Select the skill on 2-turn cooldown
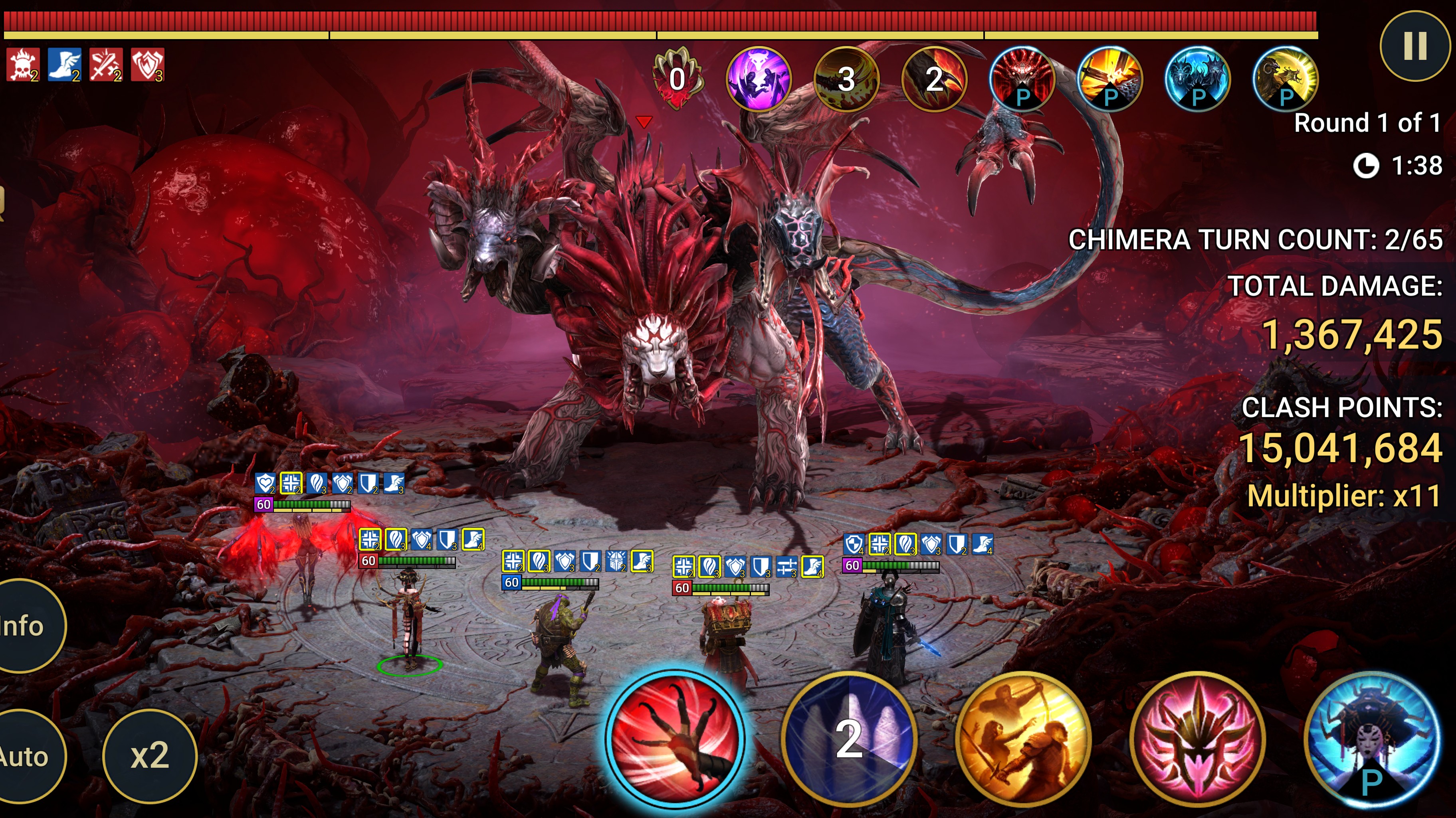The width and height of the screenshot is (1456, 818). click(848, 738)
